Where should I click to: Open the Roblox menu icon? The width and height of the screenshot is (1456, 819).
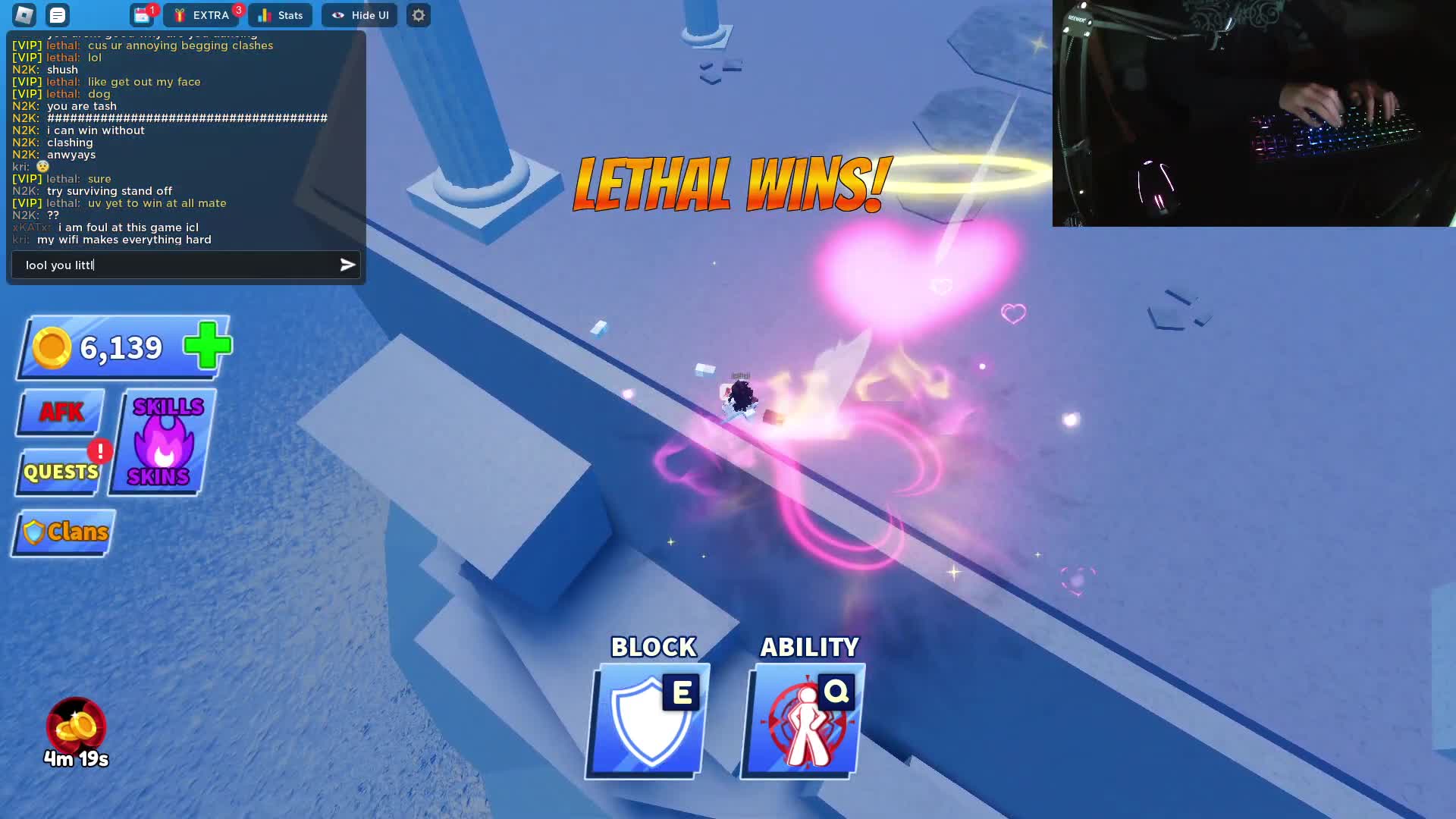[23, 15]
